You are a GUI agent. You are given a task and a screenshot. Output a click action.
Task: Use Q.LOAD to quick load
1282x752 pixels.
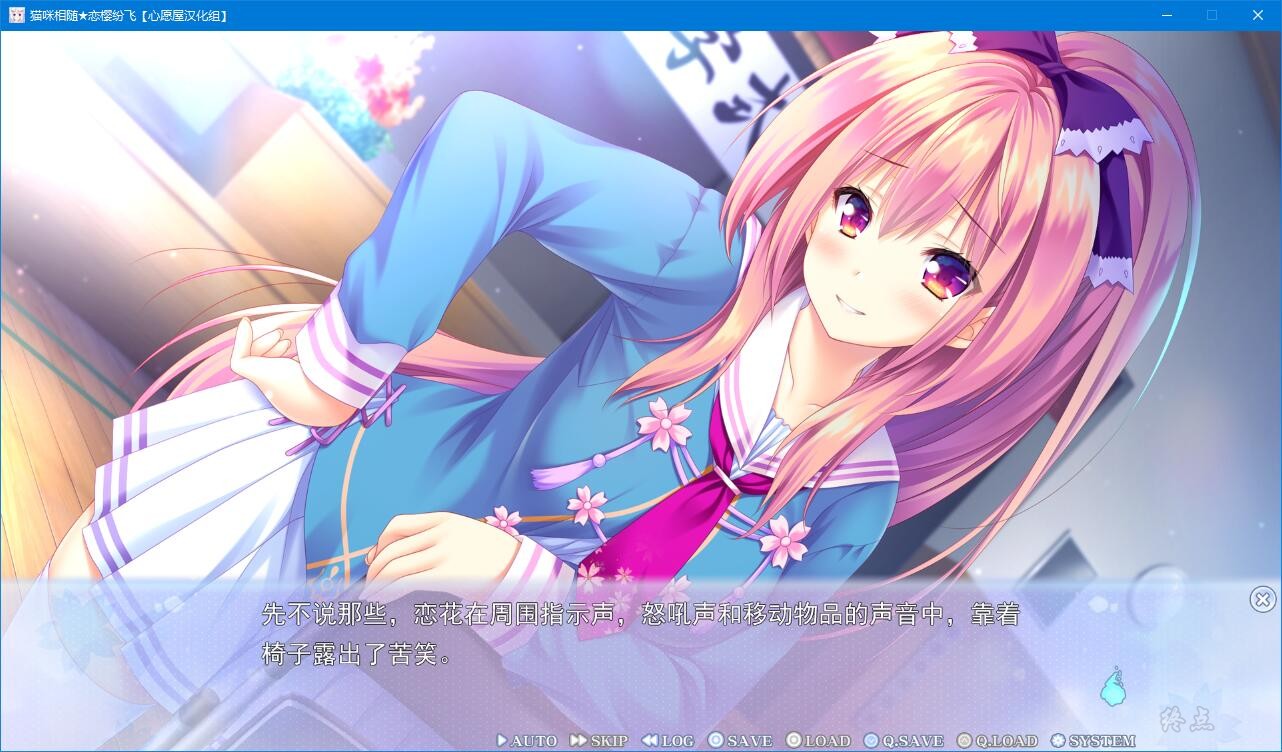point(997,741)
